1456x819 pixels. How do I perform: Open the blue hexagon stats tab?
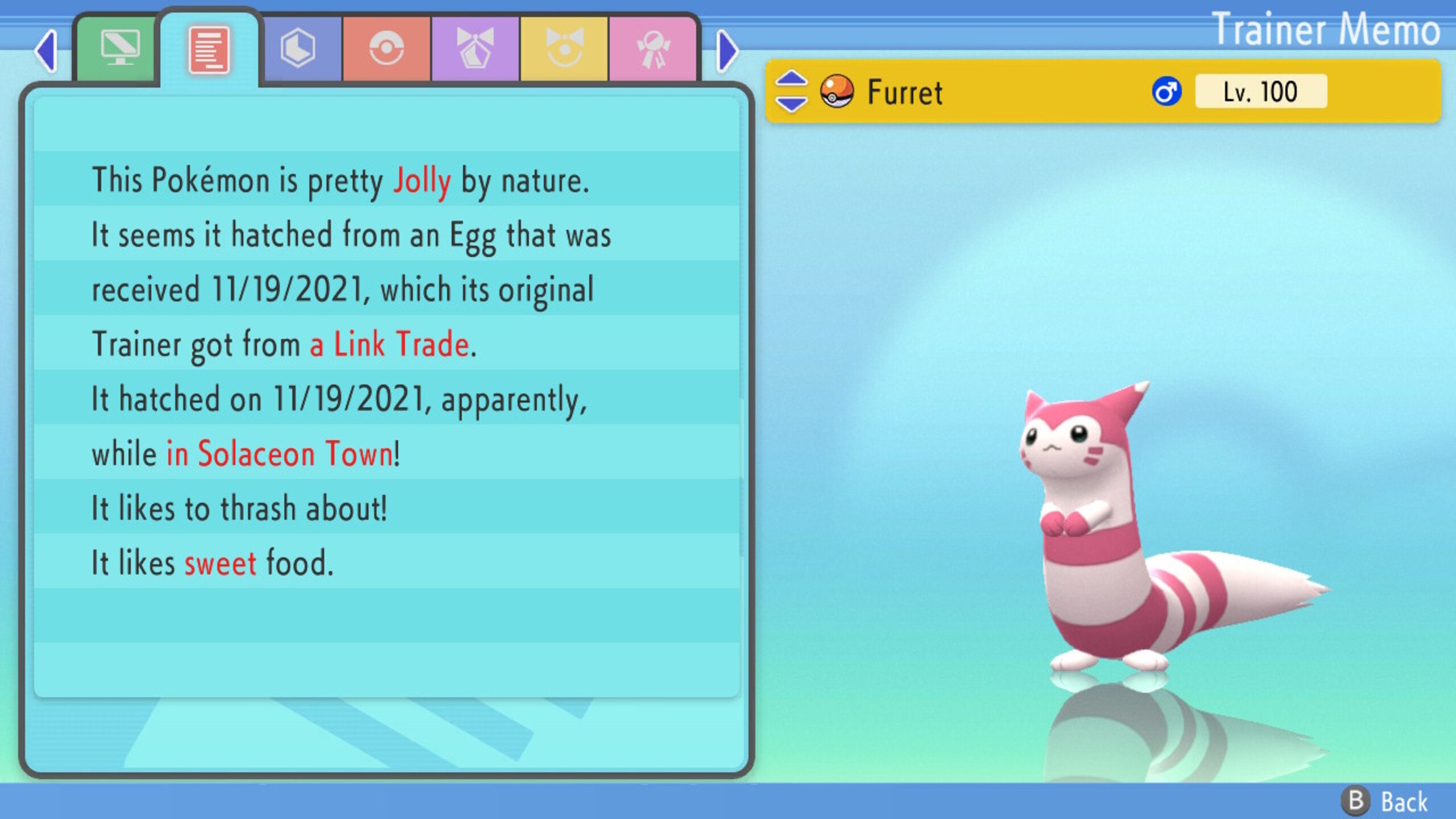(x=300, y=48)
